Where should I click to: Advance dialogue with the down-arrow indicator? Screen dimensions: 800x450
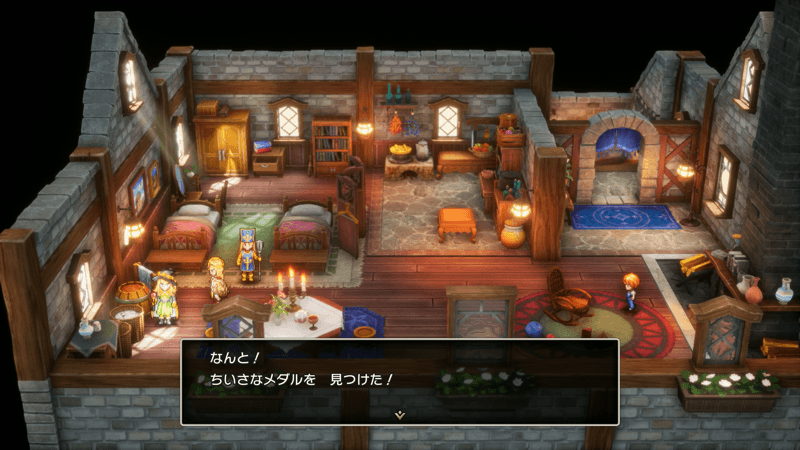tap(400, 413)
